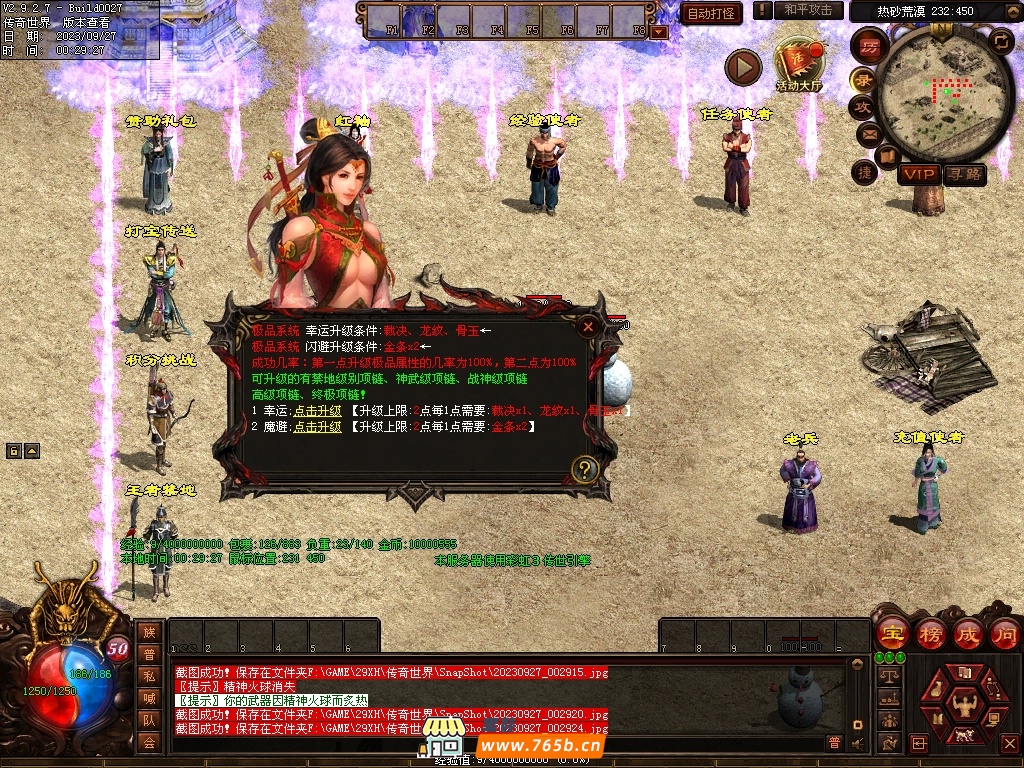Viewport: 1024px width, 768px height.
Task: Open the character panel muscle-figure icon
Action: [966, 704]
